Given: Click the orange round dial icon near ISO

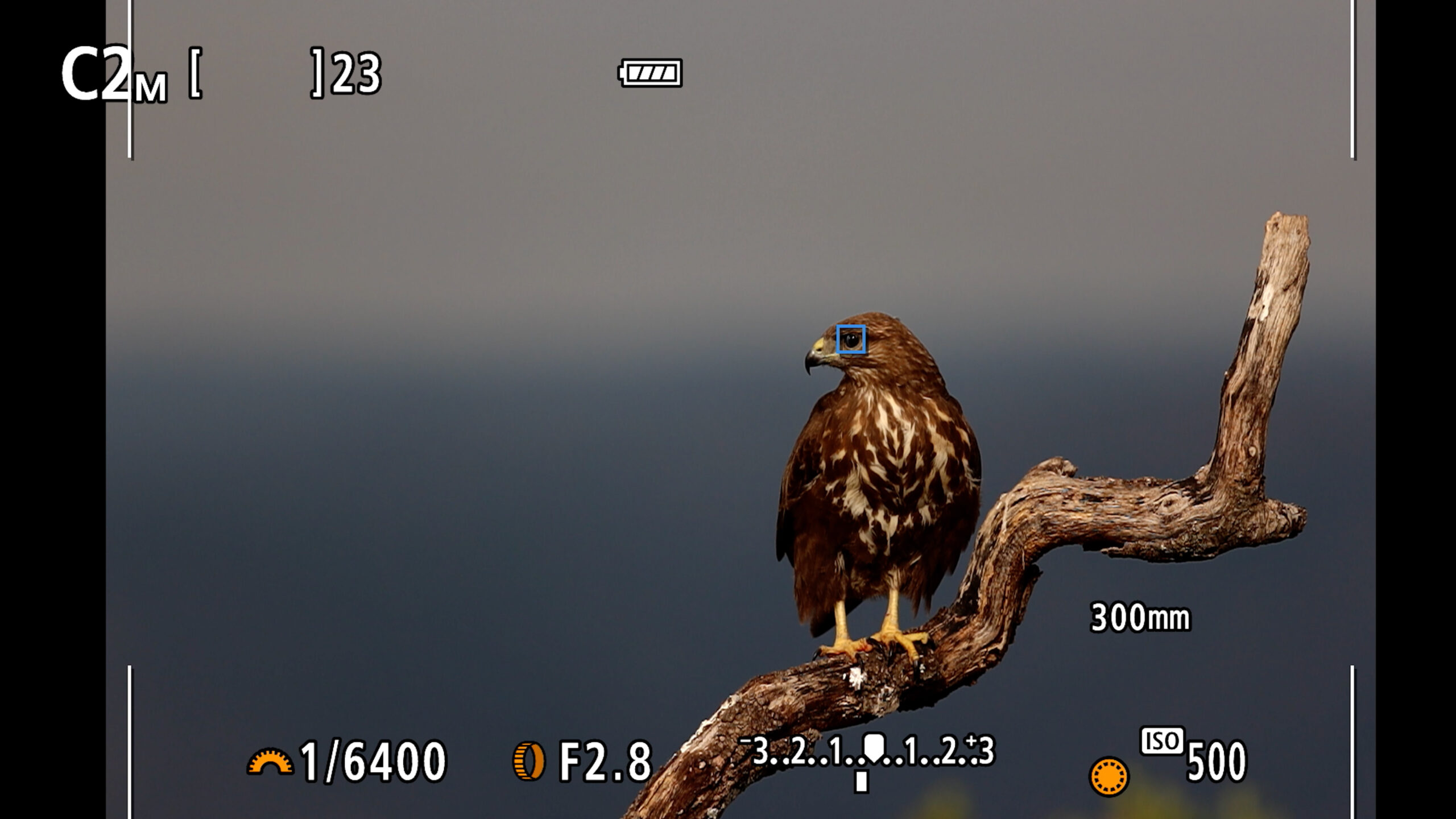Looking at the screenshot, I should 1108,776.
